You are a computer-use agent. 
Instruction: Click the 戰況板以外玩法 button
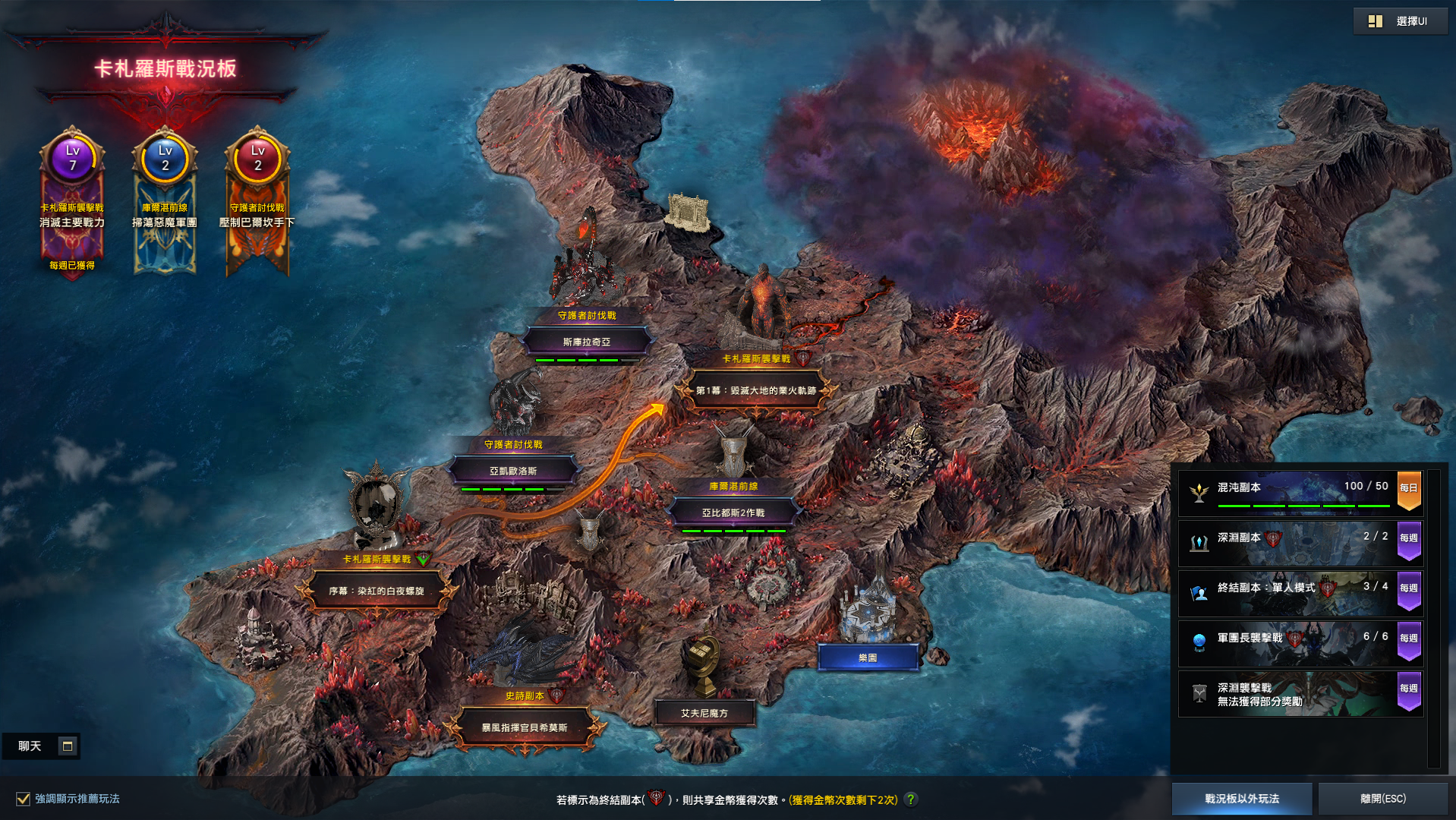tap(1242, 799)
